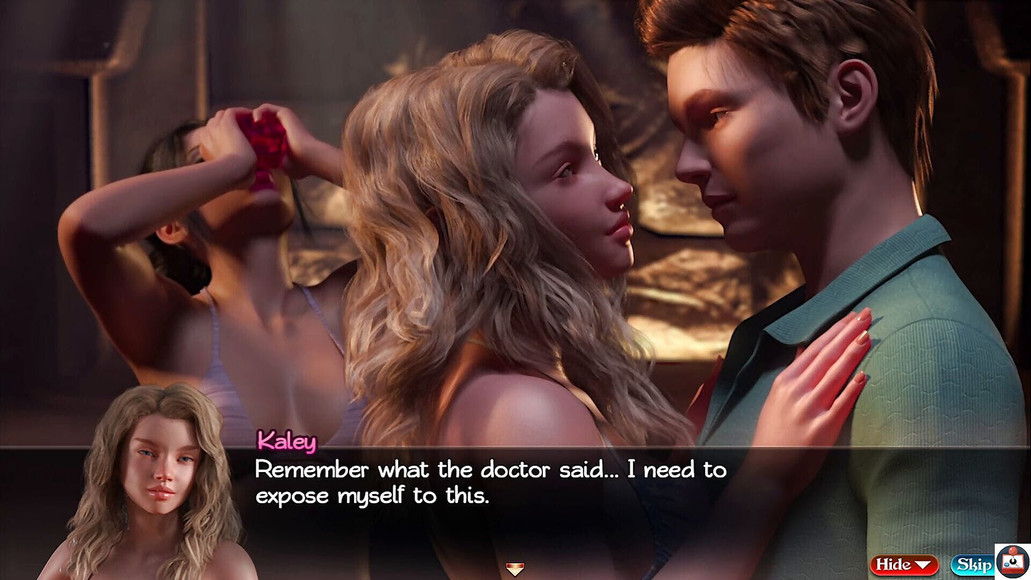Image resolution: width=1031 pixels, height=580 pixels.
Task: Click the joystick channel logo overlay
Action: click(1013, 561)
